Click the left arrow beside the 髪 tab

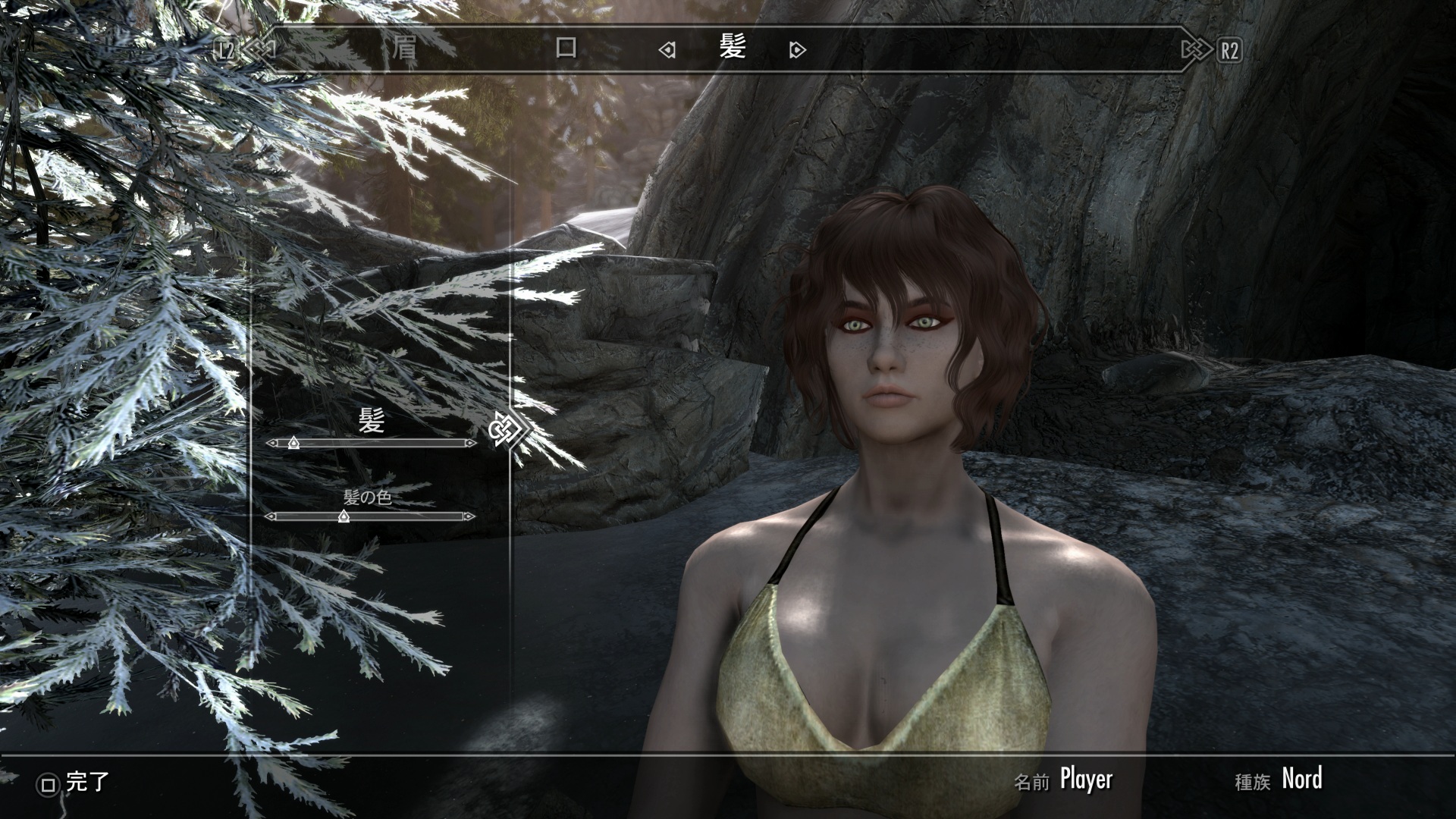[667, 51]
